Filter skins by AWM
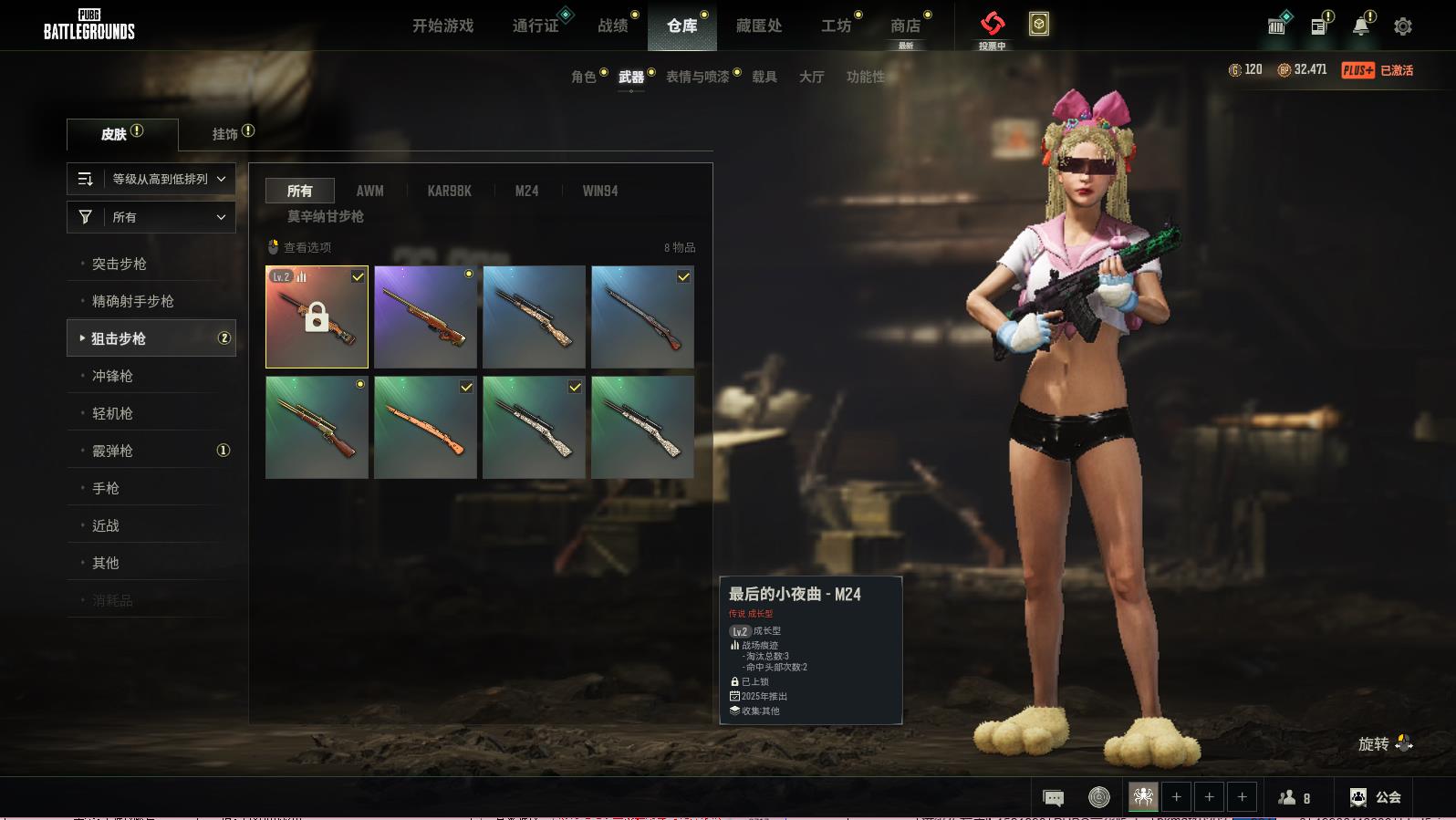 click(369, 191)
